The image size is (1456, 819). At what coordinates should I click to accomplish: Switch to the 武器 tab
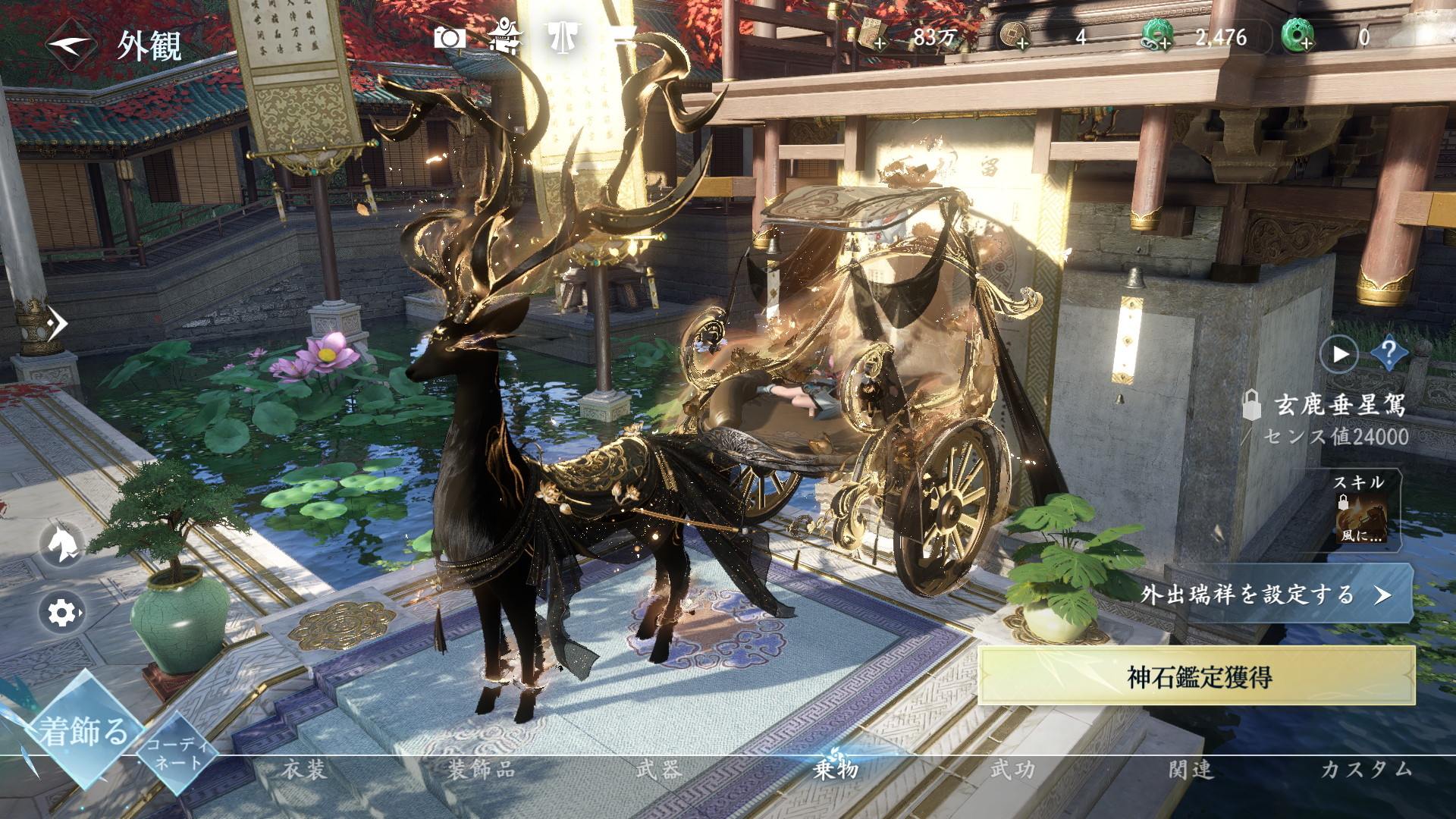coord(658,770)
